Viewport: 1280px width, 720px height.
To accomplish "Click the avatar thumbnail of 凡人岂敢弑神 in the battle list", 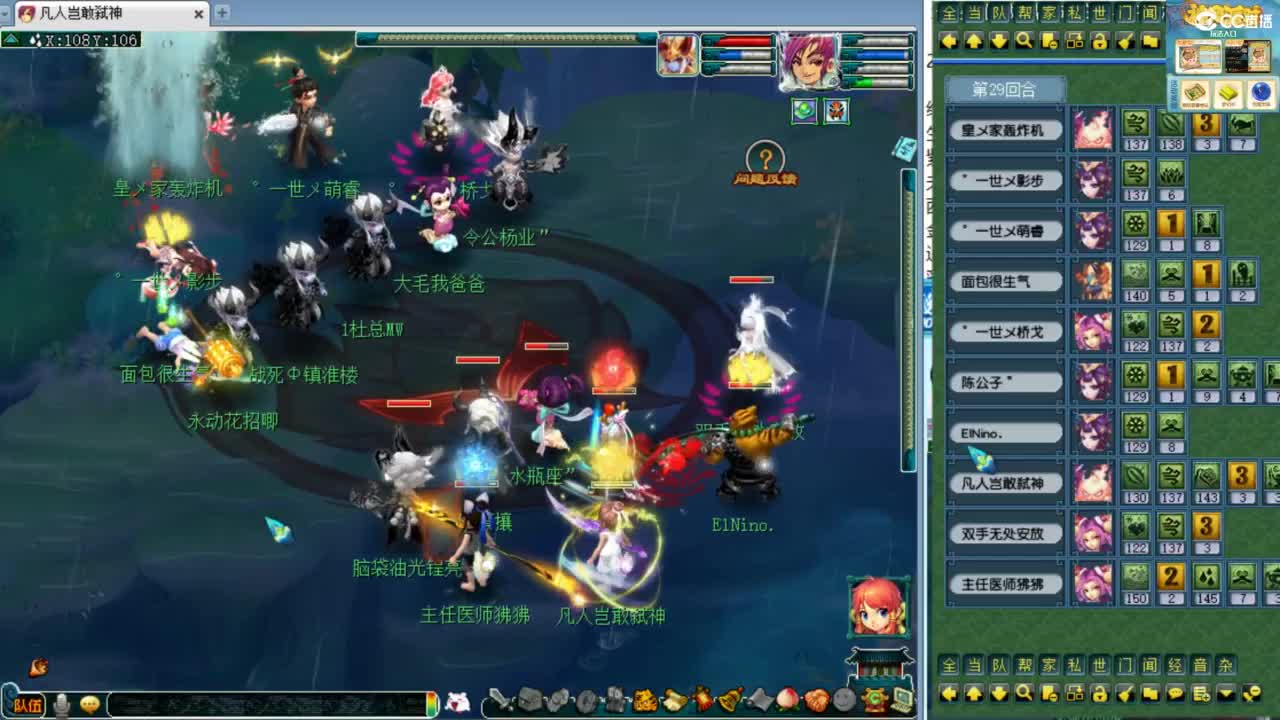I will pos(1093,481).
